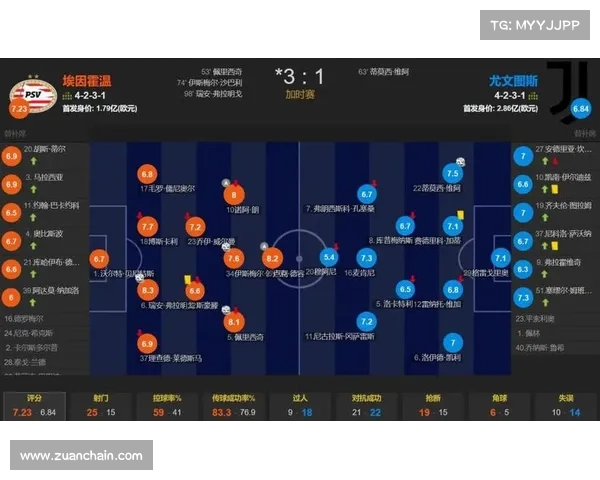Choose Juventus number 11 rated 7.2
Image resolution: width=600 pixels, height=480 pixels.
(x=367, y=322)
